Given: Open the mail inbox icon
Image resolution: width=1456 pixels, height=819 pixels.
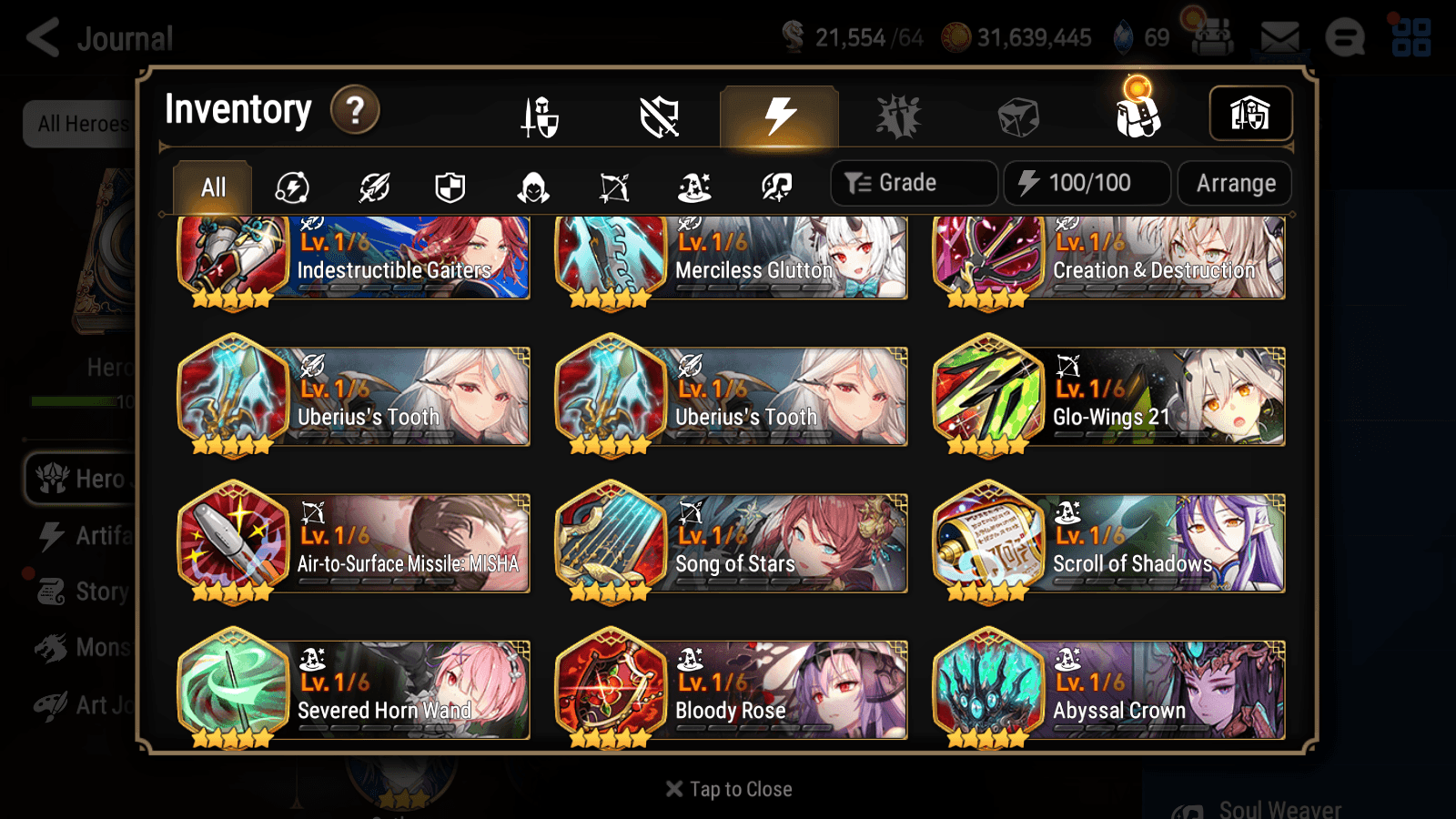Looking at the screenshot, I should click(x=1279, y=37).
